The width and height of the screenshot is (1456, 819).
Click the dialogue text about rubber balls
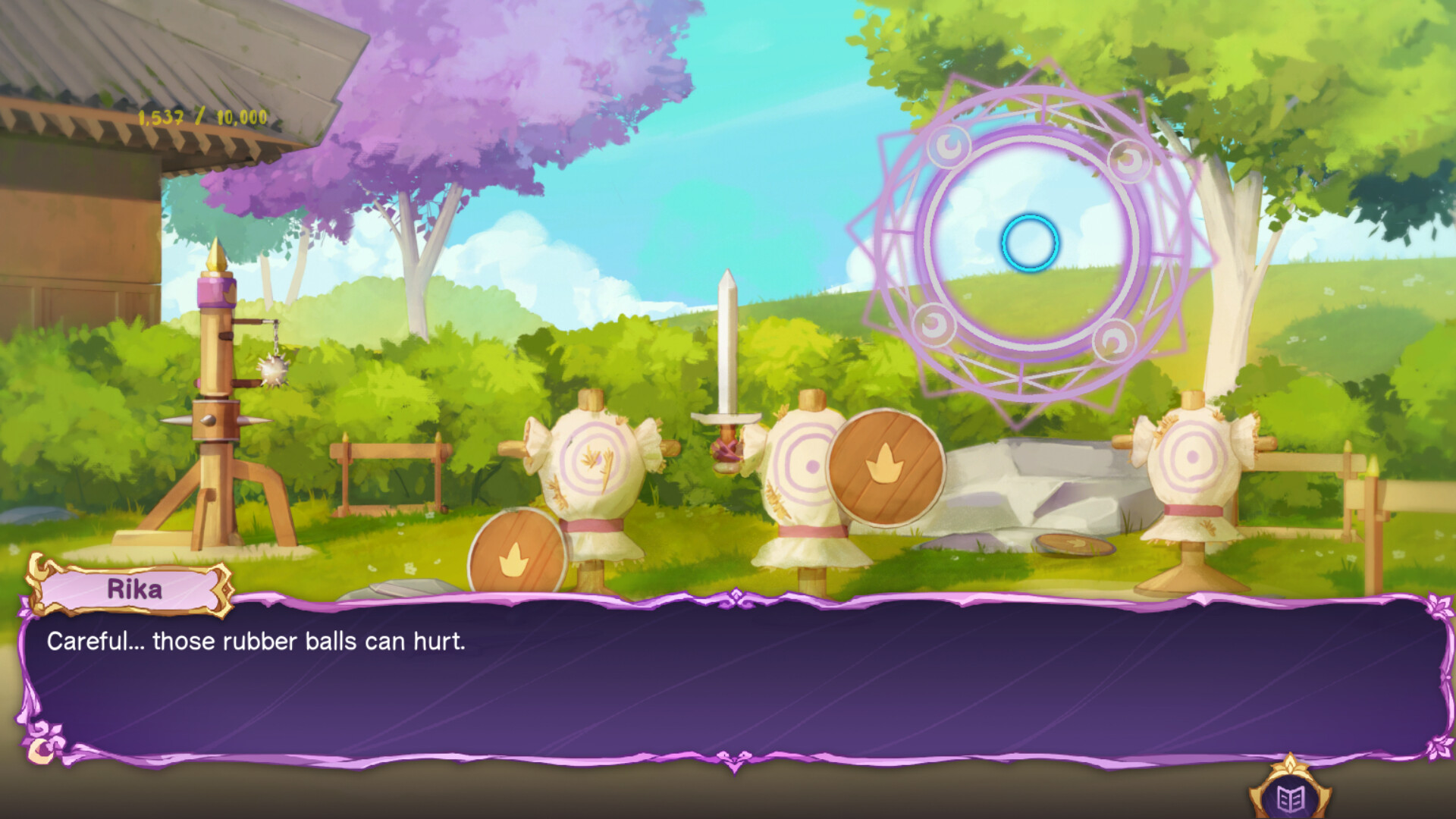(x=258, y=641)
